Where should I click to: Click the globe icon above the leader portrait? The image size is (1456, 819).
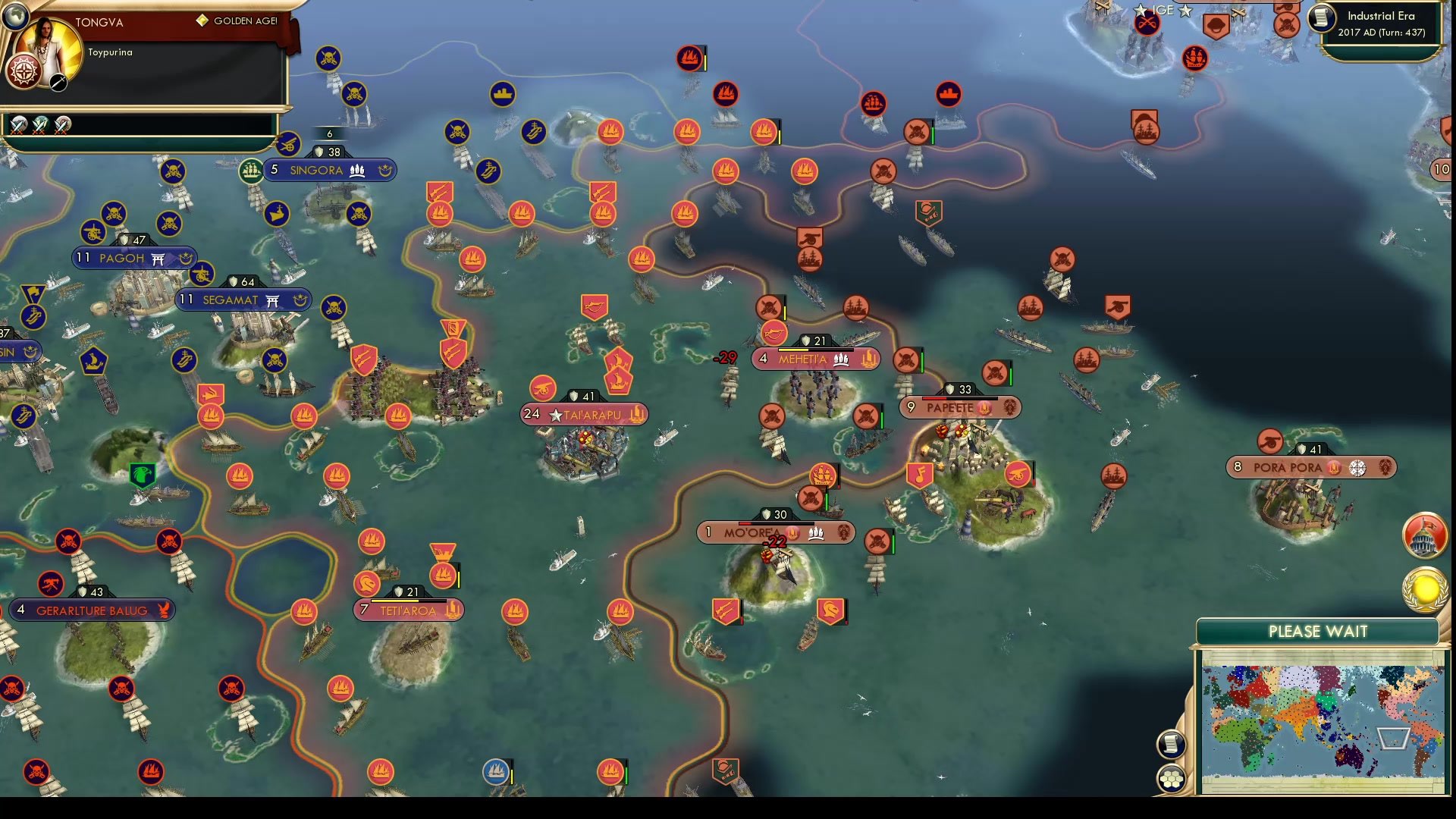[x=15, y=15]
